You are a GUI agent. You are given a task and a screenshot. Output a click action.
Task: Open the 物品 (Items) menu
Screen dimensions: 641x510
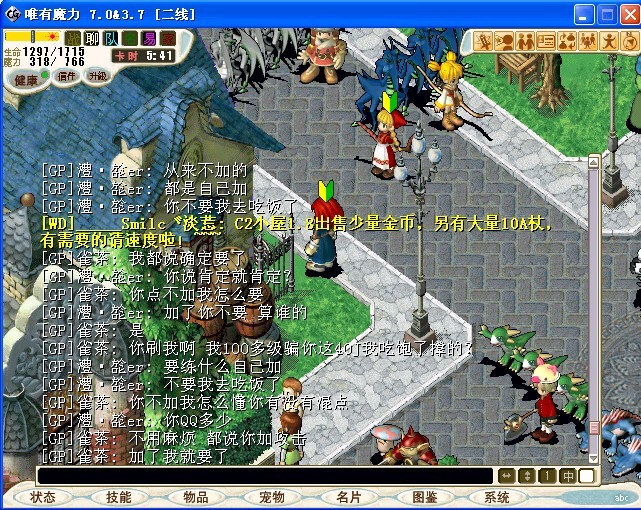(195, 497)
